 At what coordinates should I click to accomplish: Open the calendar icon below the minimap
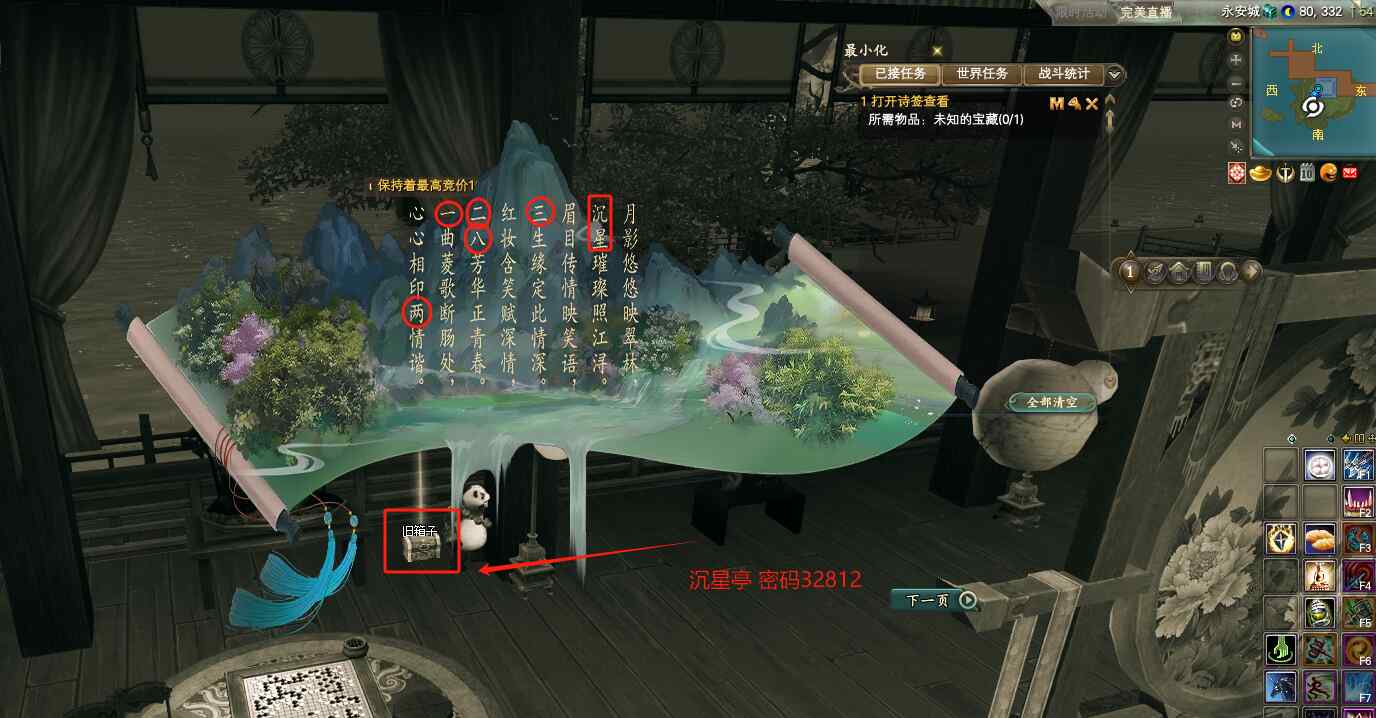pyautogui.click(x=1306, y=173)
